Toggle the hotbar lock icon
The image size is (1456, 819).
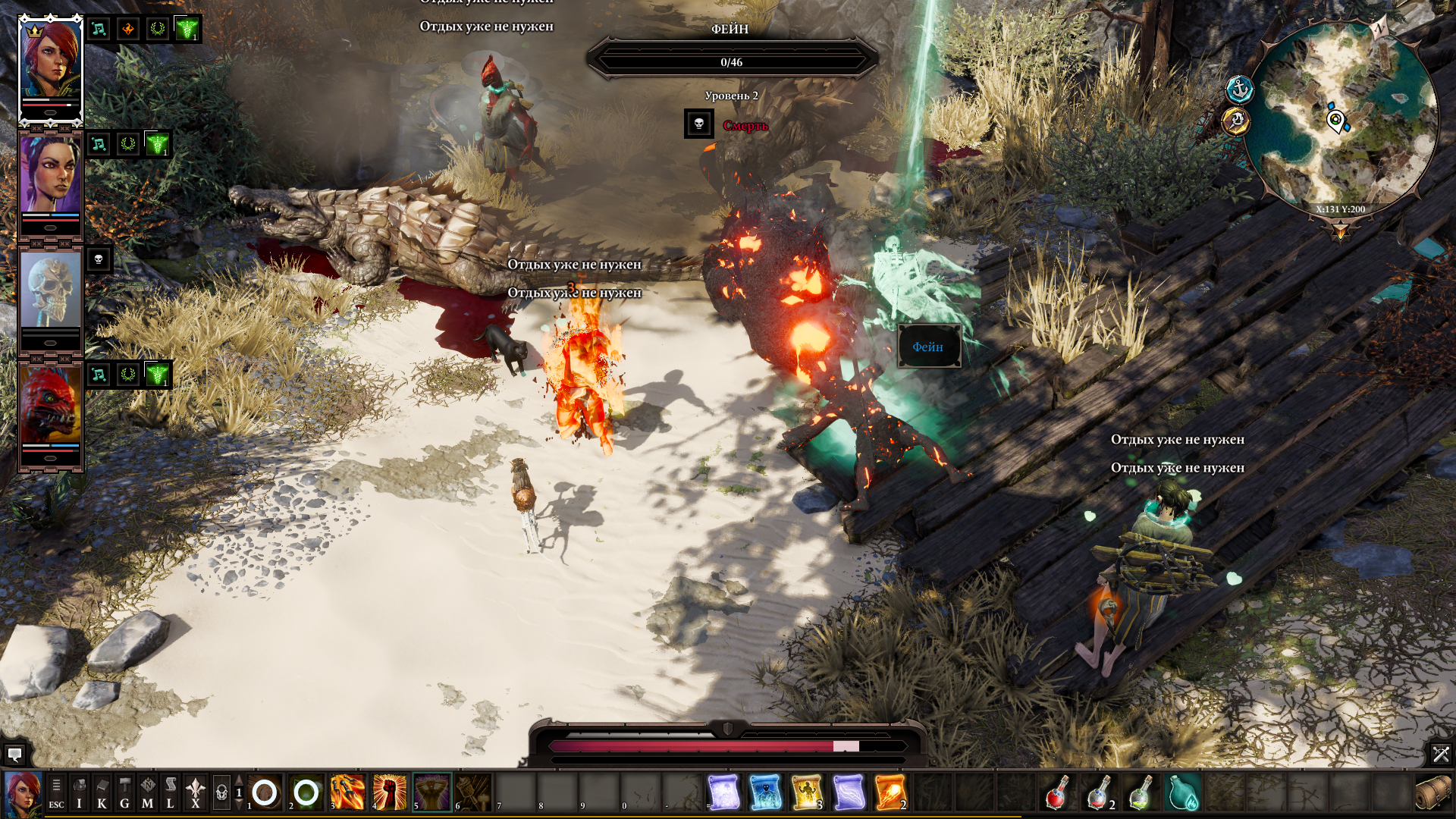[221, 793]
